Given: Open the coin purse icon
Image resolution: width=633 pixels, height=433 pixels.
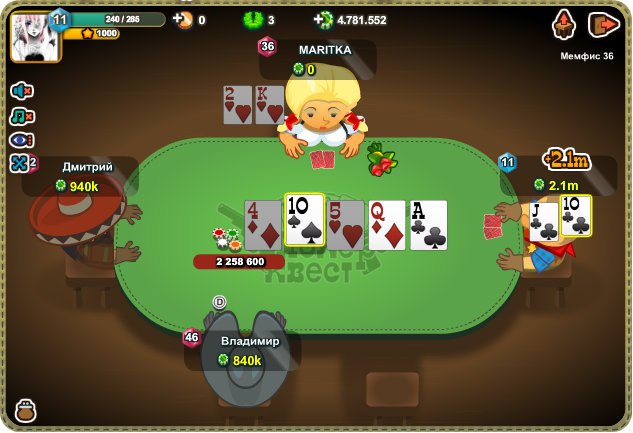Looking at the screenshot, I should (x=26, y=410).
